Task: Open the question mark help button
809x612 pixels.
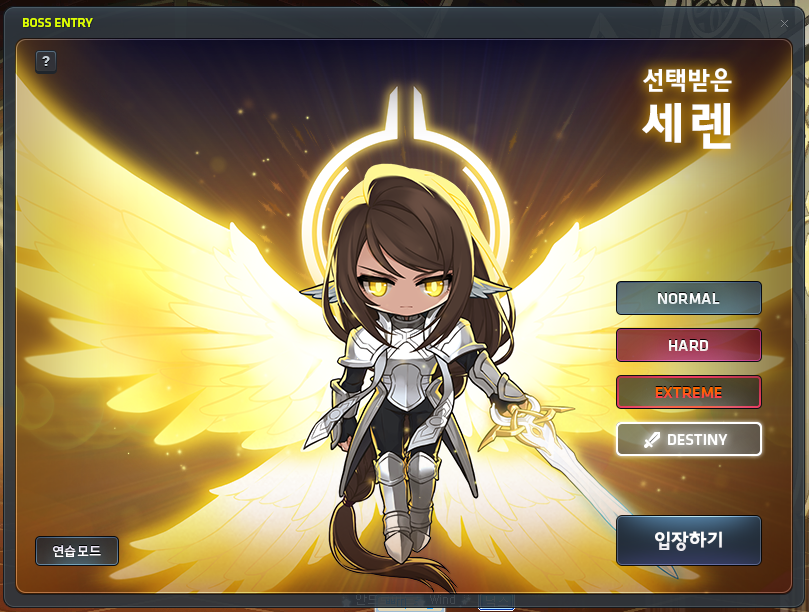Action: pyautogui.click(x=46, y=62)
